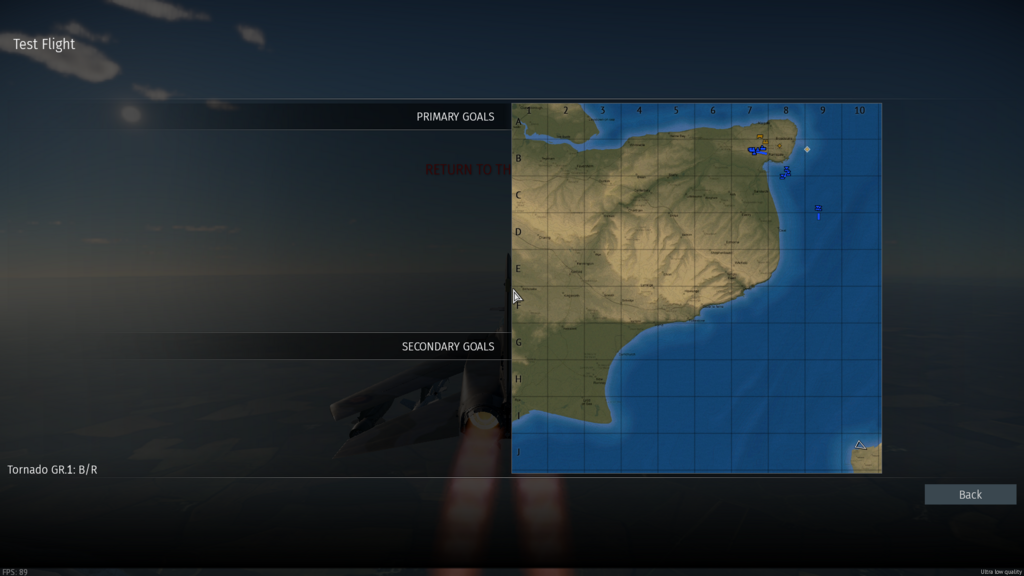Open the Secondary Goals header

pos(448,347)
